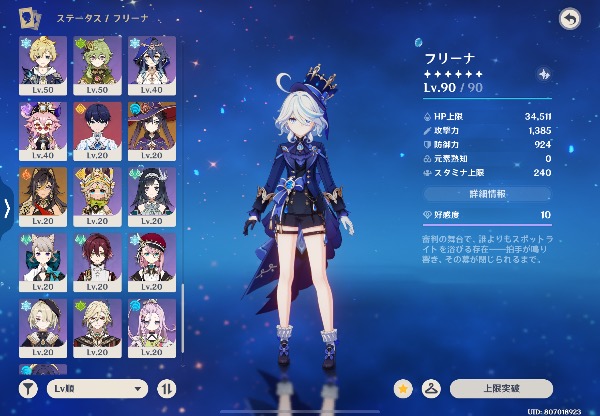This screenshot has width=600, height=416.
Task: Open the outfit hanger icon
Action: [432, 387]
